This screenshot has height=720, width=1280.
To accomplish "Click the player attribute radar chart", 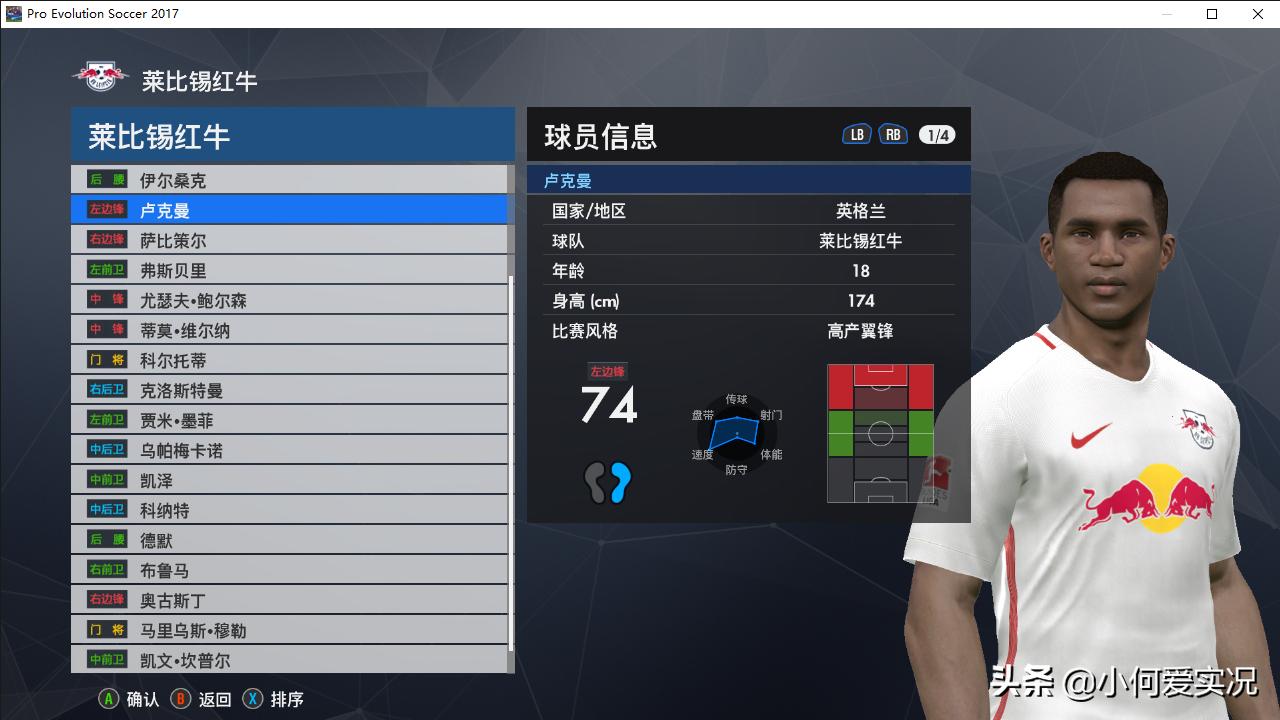I will tap(737, 434).
